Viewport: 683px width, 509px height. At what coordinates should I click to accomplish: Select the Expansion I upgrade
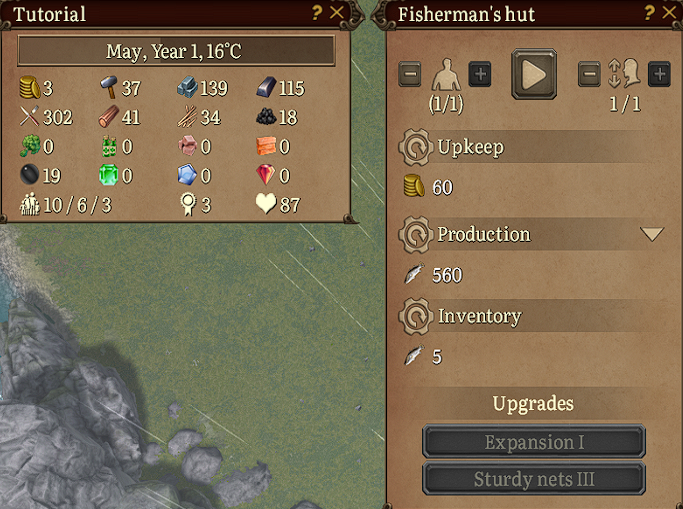point(534,442)
